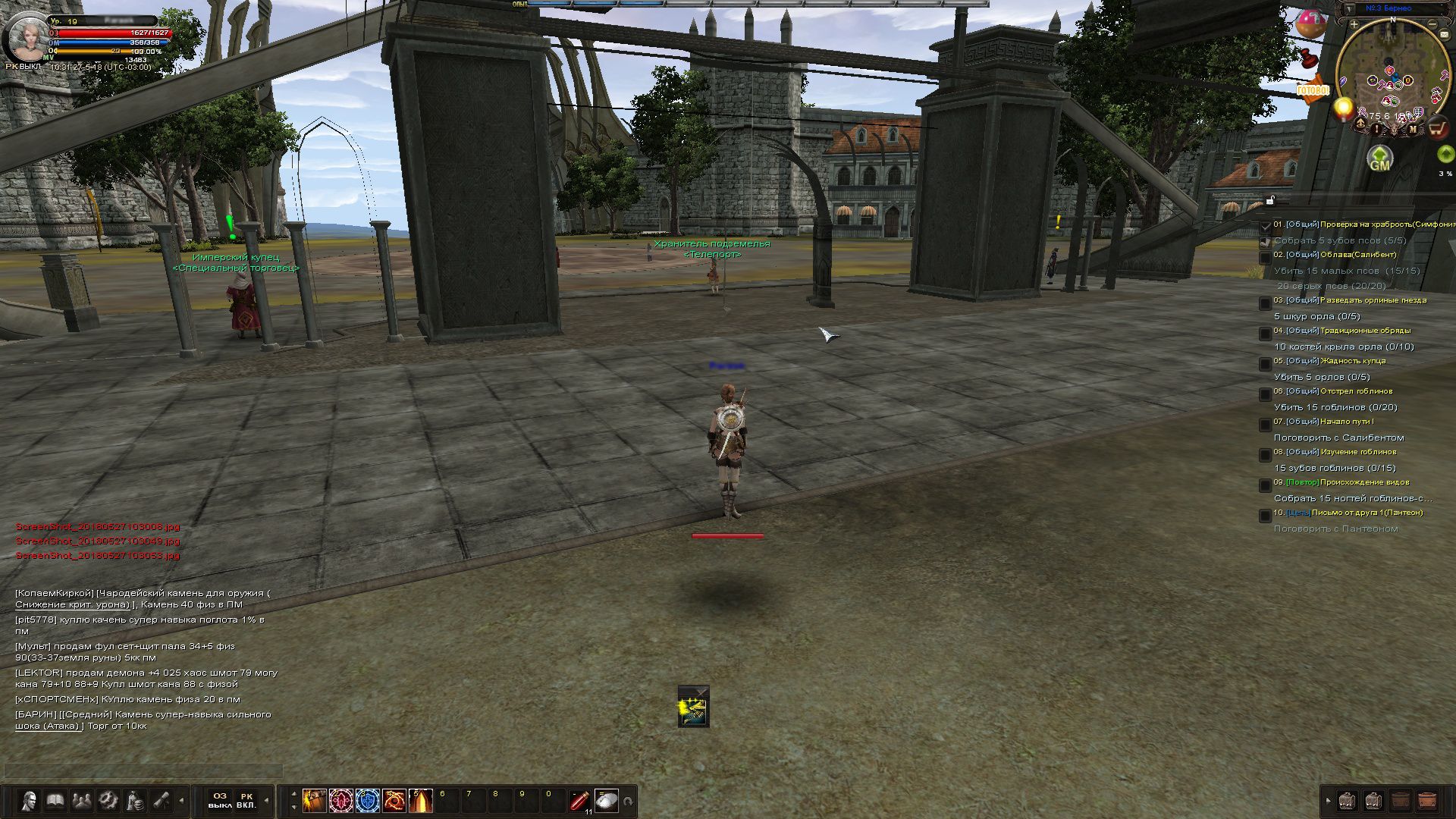The image size is (1456, 819).
Task: Collapse the bottom-left menu panel with its arrow
Action: point(180,801)
